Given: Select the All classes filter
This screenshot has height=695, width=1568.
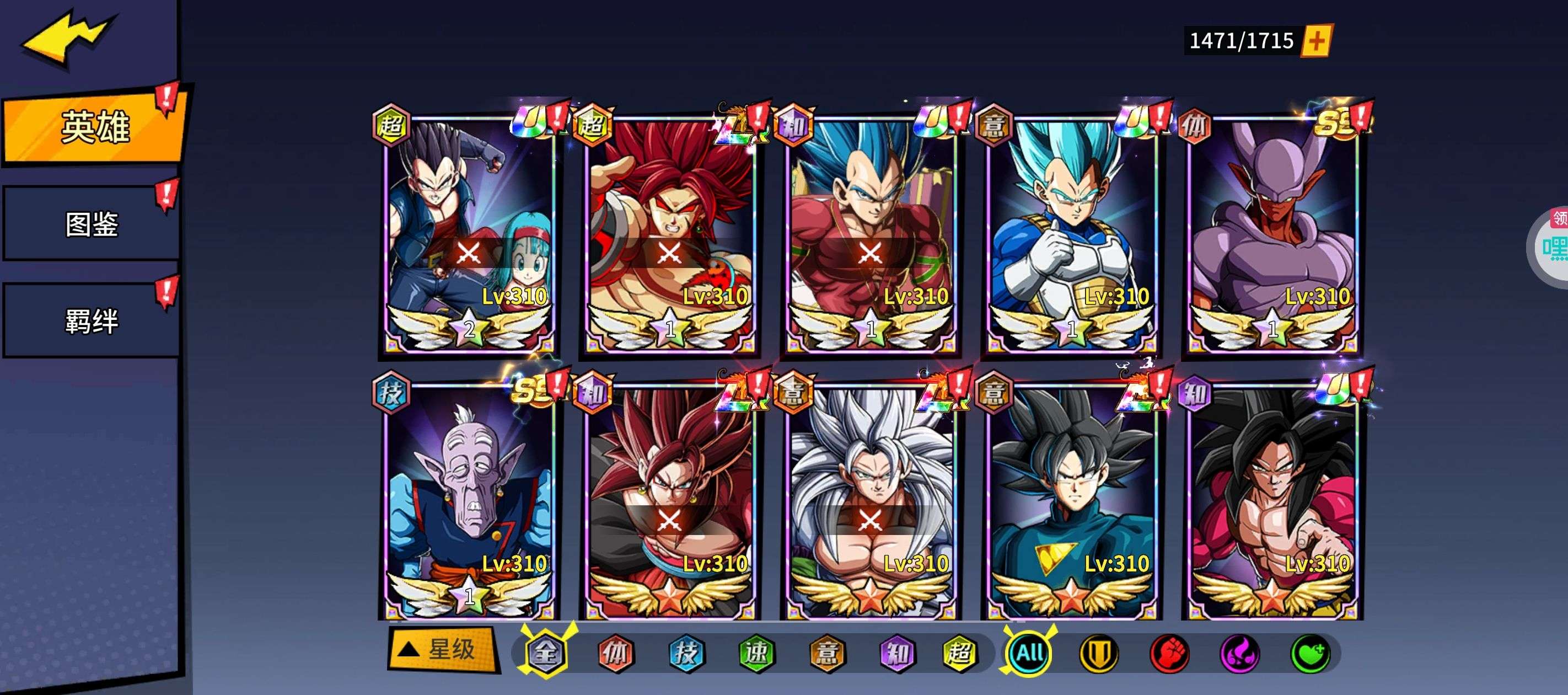Looking at the screenshot, I should (x=1029, y=653).
